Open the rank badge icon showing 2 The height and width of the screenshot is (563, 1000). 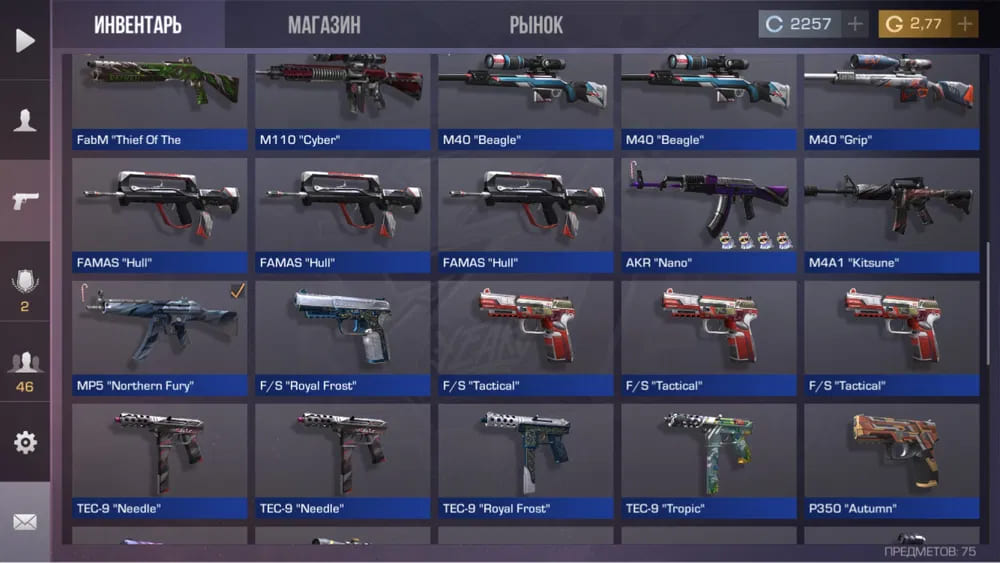pos(25,288)
